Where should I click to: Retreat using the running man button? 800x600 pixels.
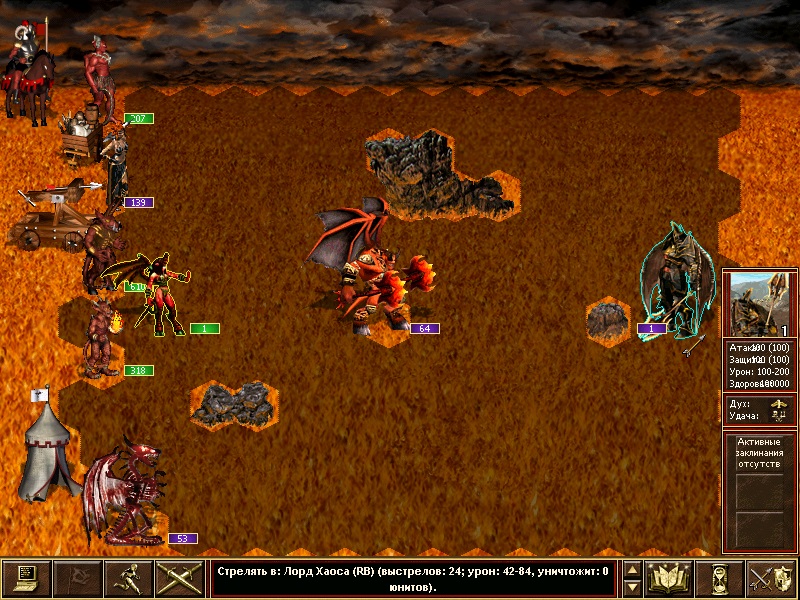tap(129, 579)
